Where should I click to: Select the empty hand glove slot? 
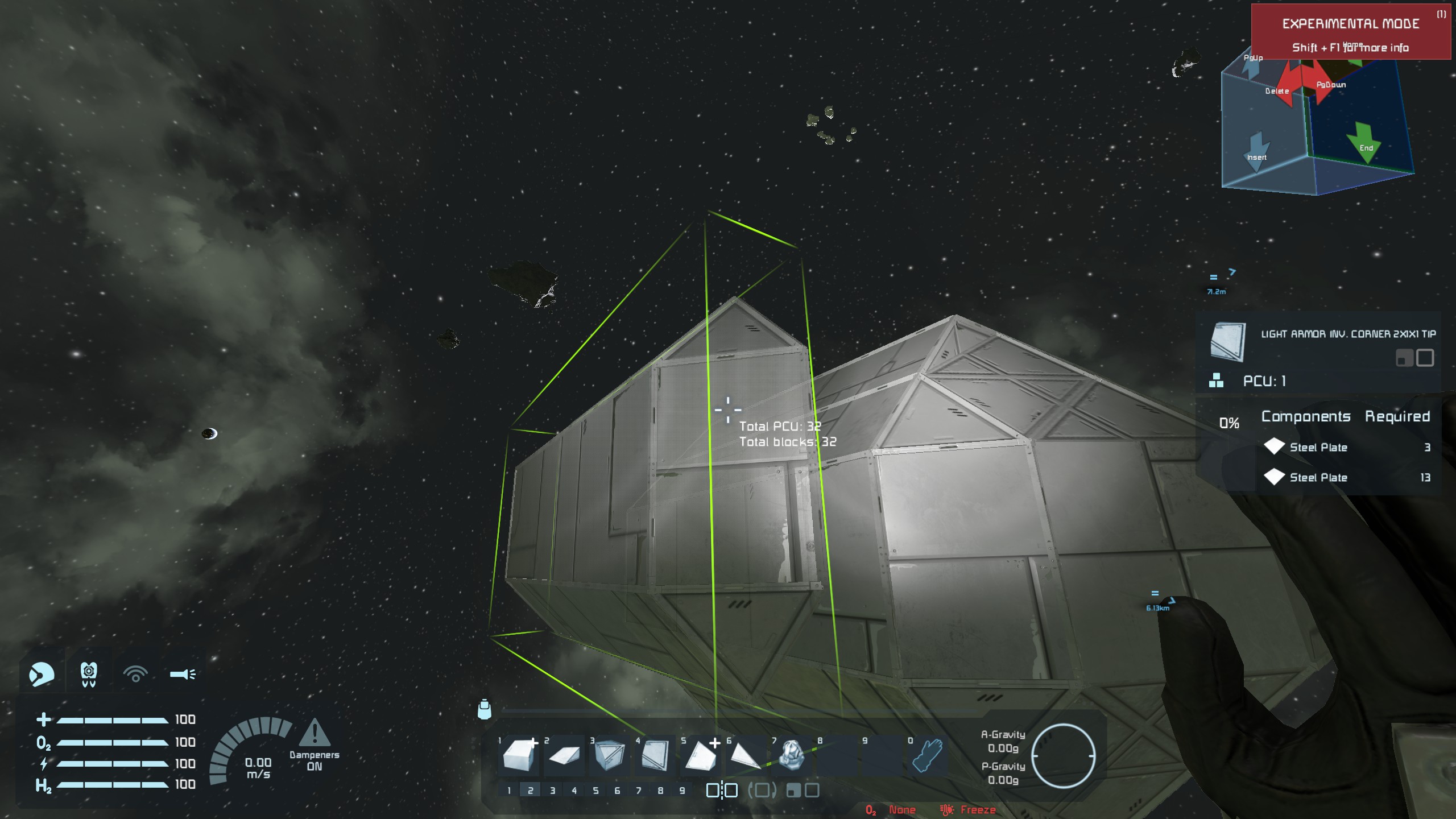928,755
